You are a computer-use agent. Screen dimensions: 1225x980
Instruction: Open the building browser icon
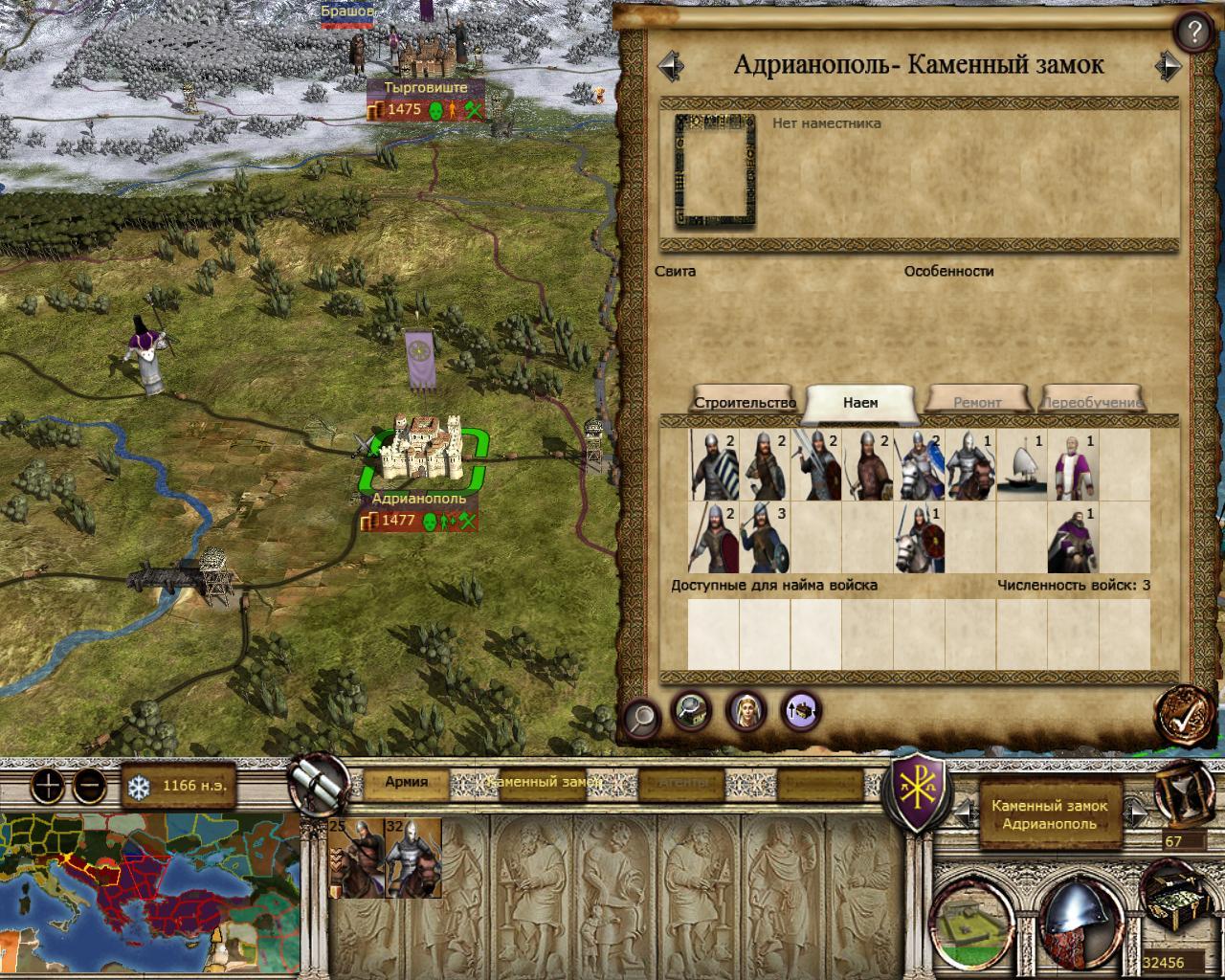click(x=690, y=709)
